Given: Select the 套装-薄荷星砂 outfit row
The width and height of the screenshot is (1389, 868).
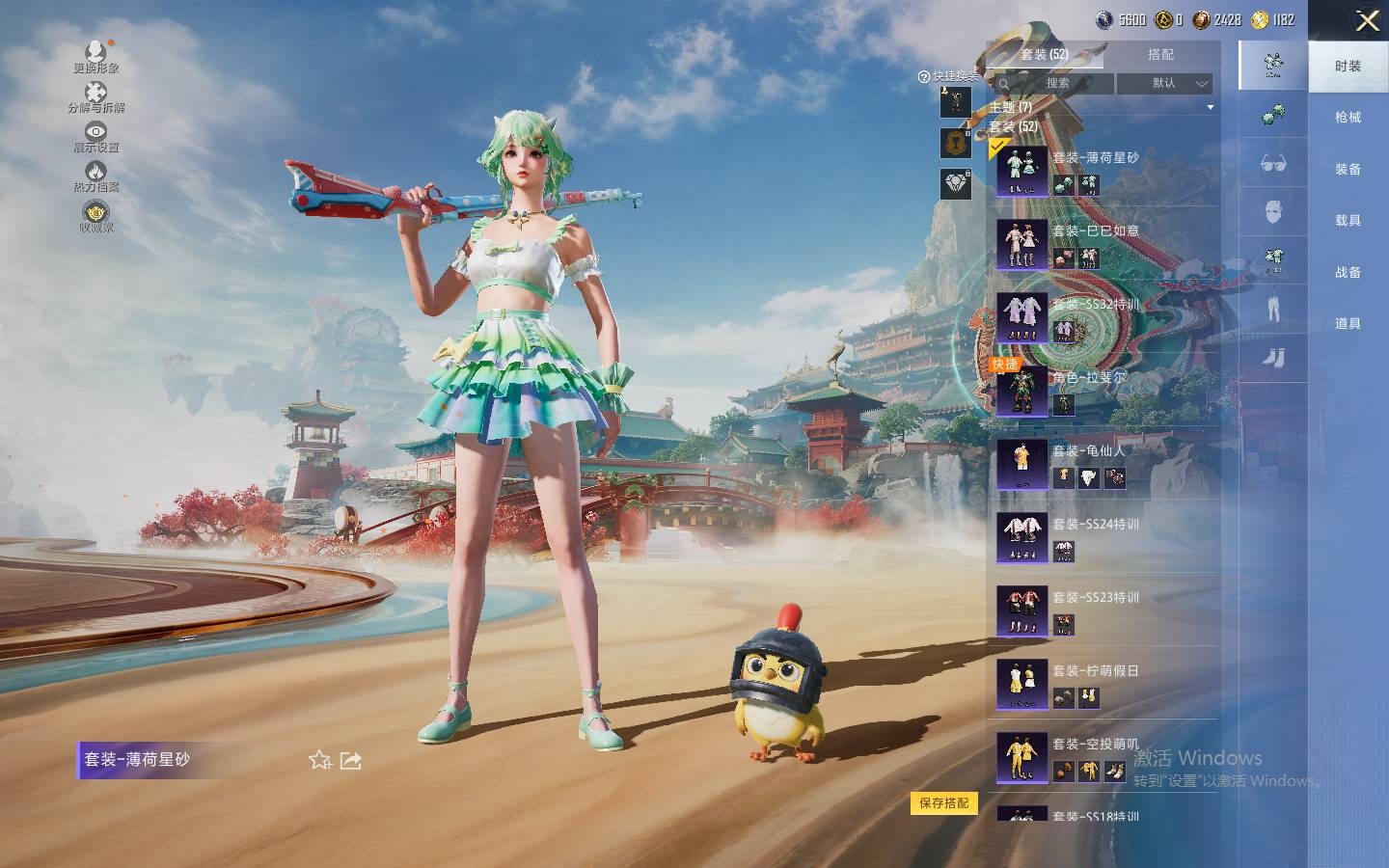Looking at the screenshot, I should (1104, 171).
